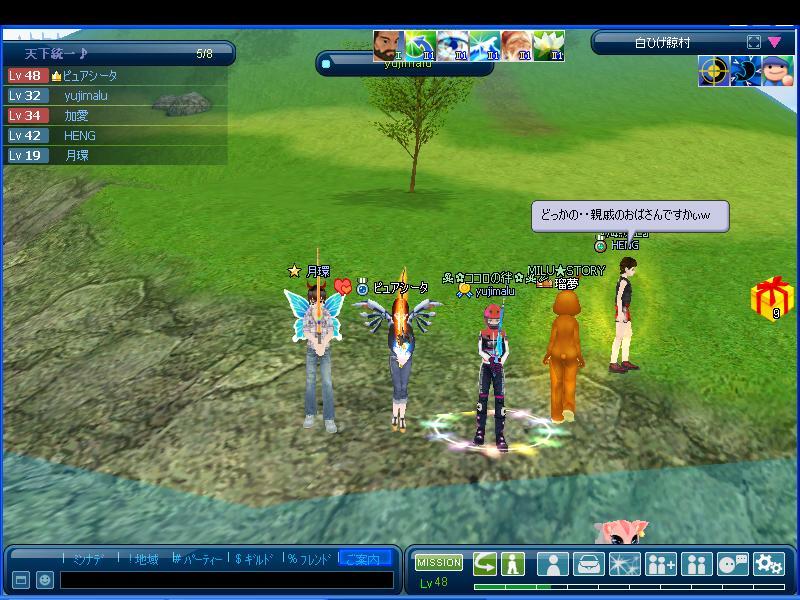
Task: Expand the pink arrow map dropdown
Action: (x=774, y=43)
